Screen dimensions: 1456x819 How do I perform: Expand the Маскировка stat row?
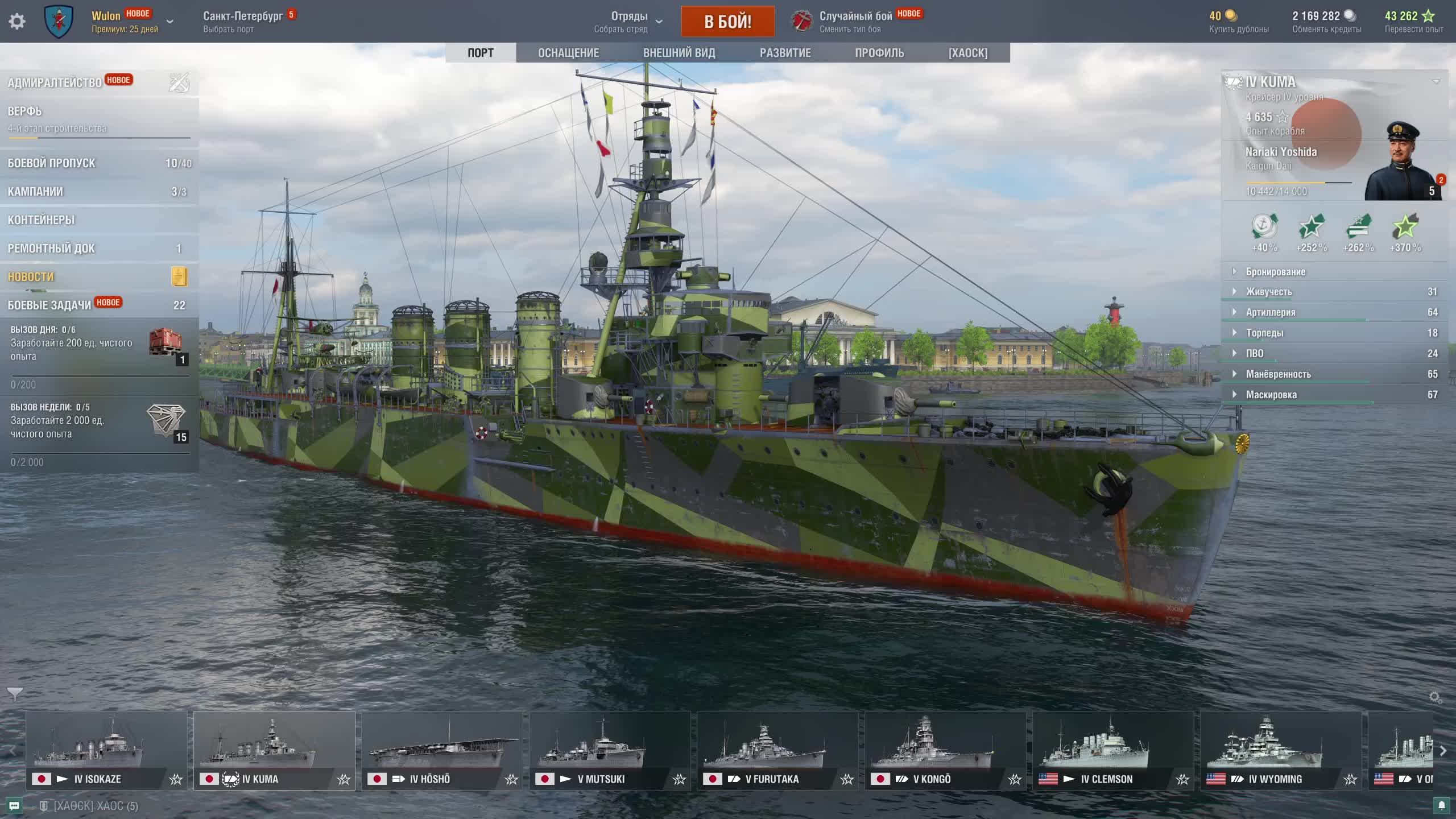1271,395
